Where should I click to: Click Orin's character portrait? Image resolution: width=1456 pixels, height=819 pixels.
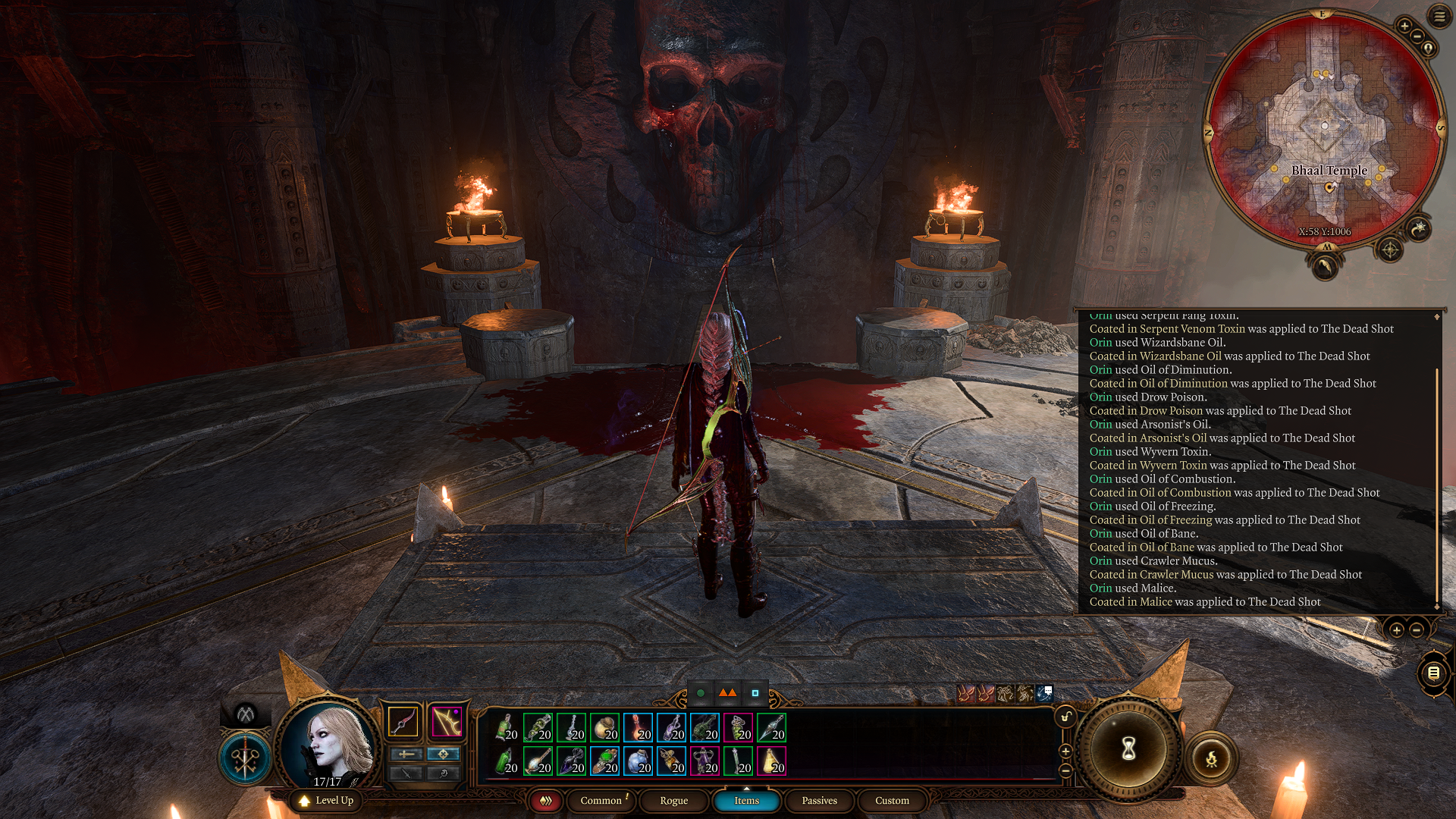tap(331, 744)
